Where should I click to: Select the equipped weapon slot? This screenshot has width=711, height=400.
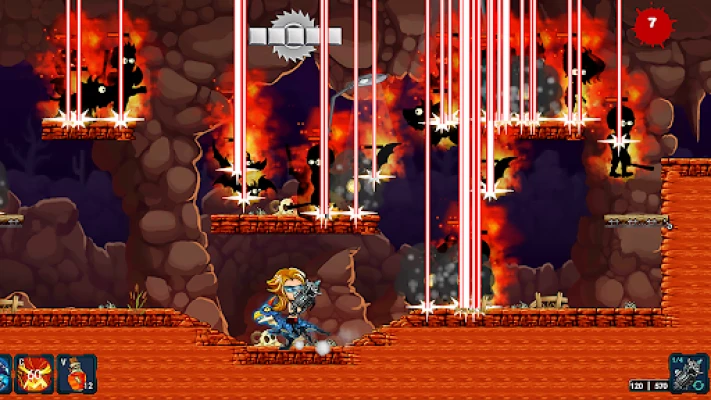[690, 373]
